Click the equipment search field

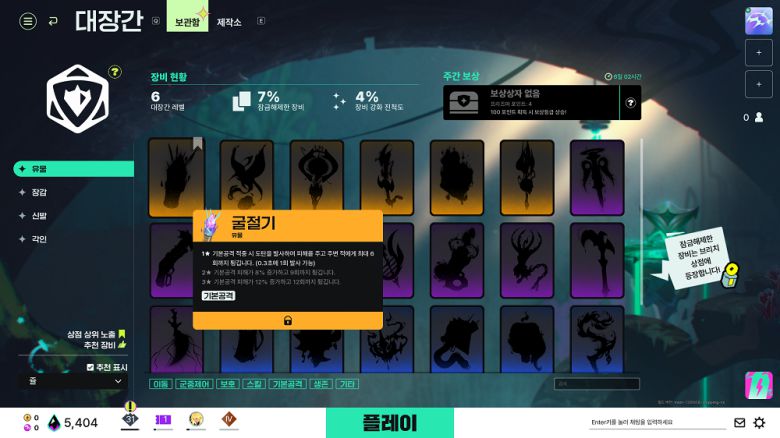(x=598, y=383)
